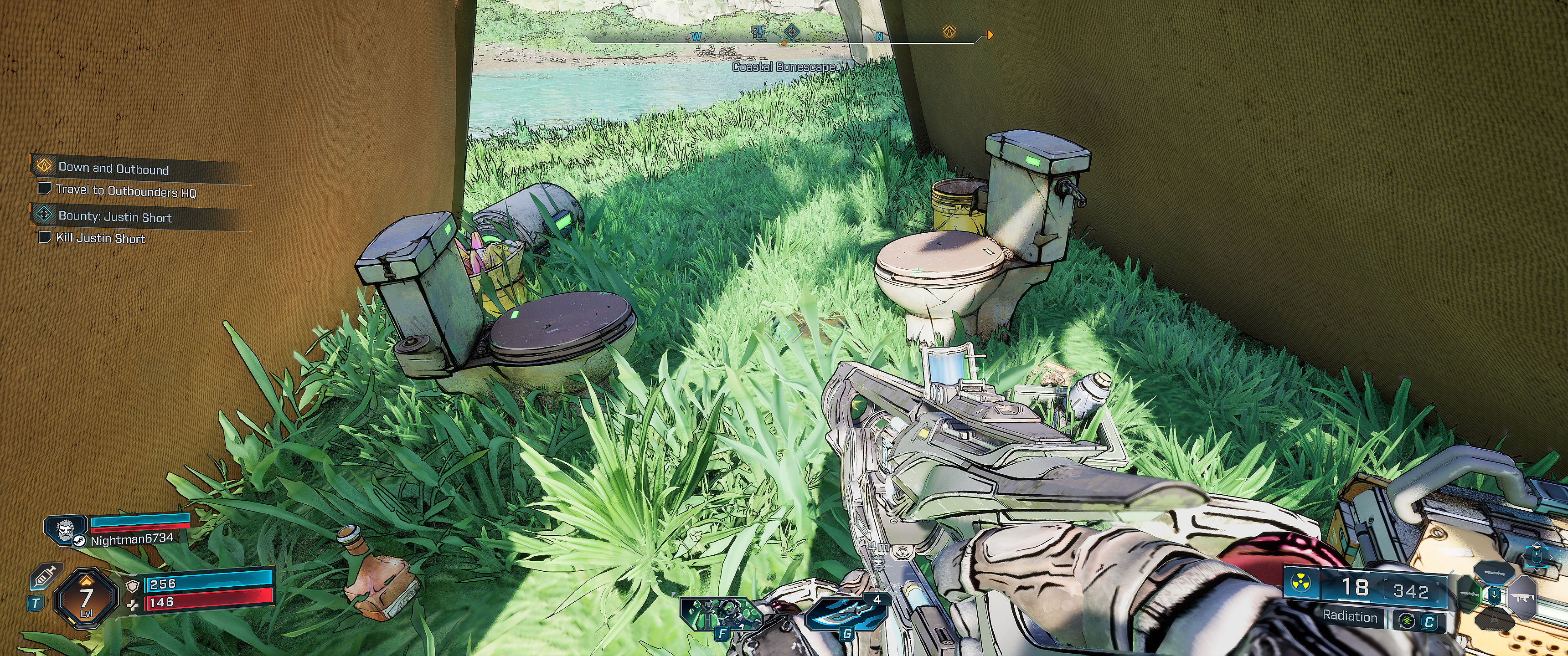Select the green-bordered shotgun weapon slot
This screenshot has width=1568, height=656.
click(x=1470, y=595)
